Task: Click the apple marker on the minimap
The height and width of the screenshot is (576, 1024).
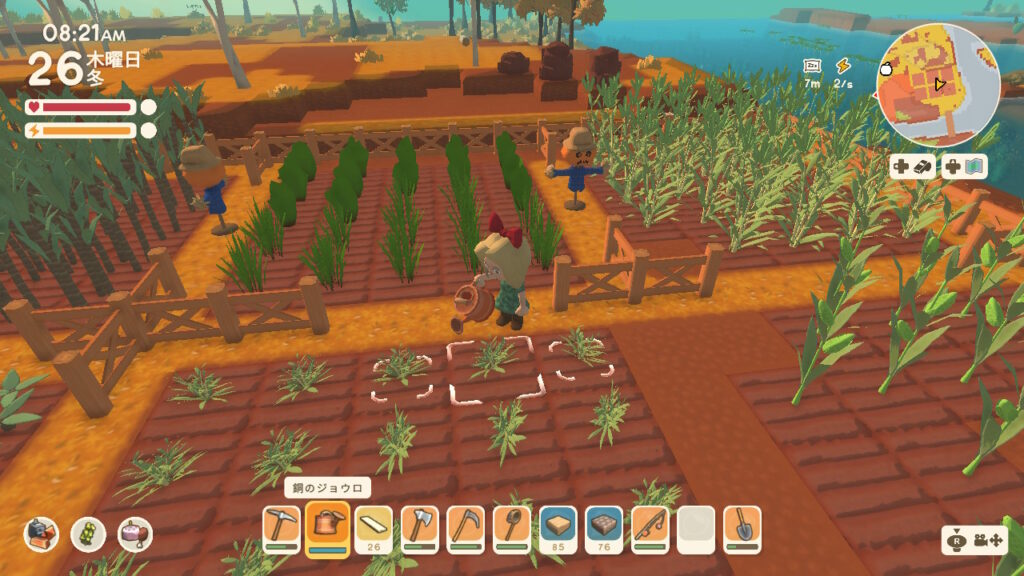Action: pos(887,69)
